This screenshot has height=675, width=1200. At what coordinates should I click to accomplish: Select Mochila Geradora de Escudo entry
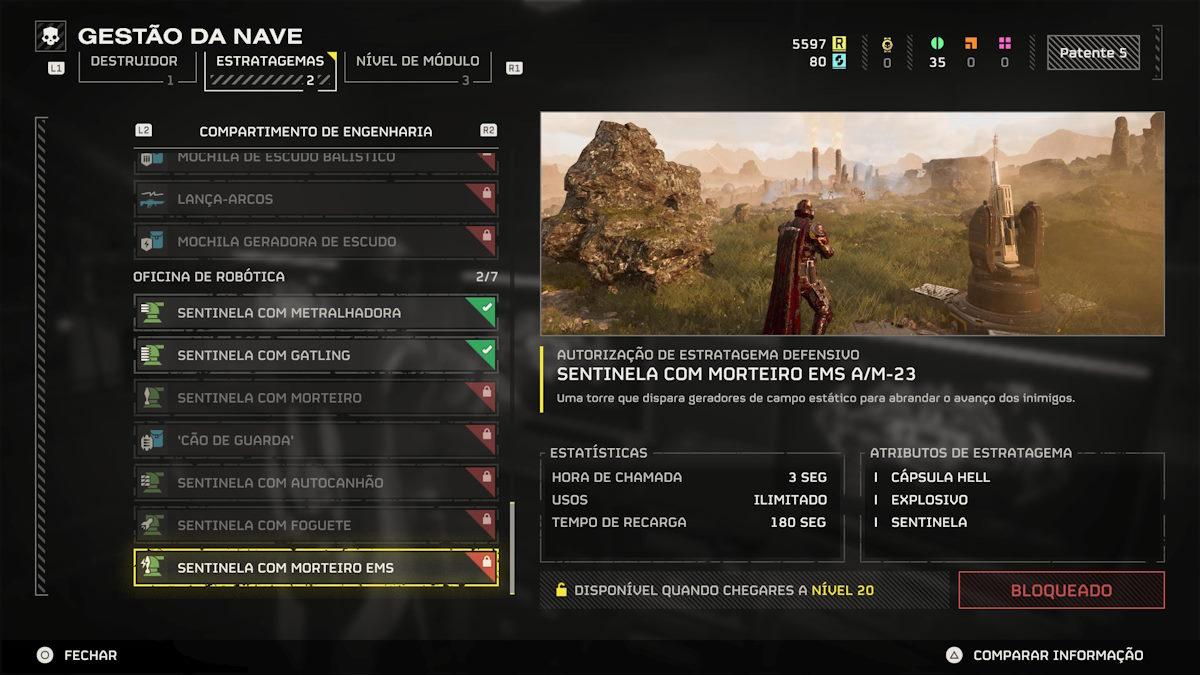(315, 241)
